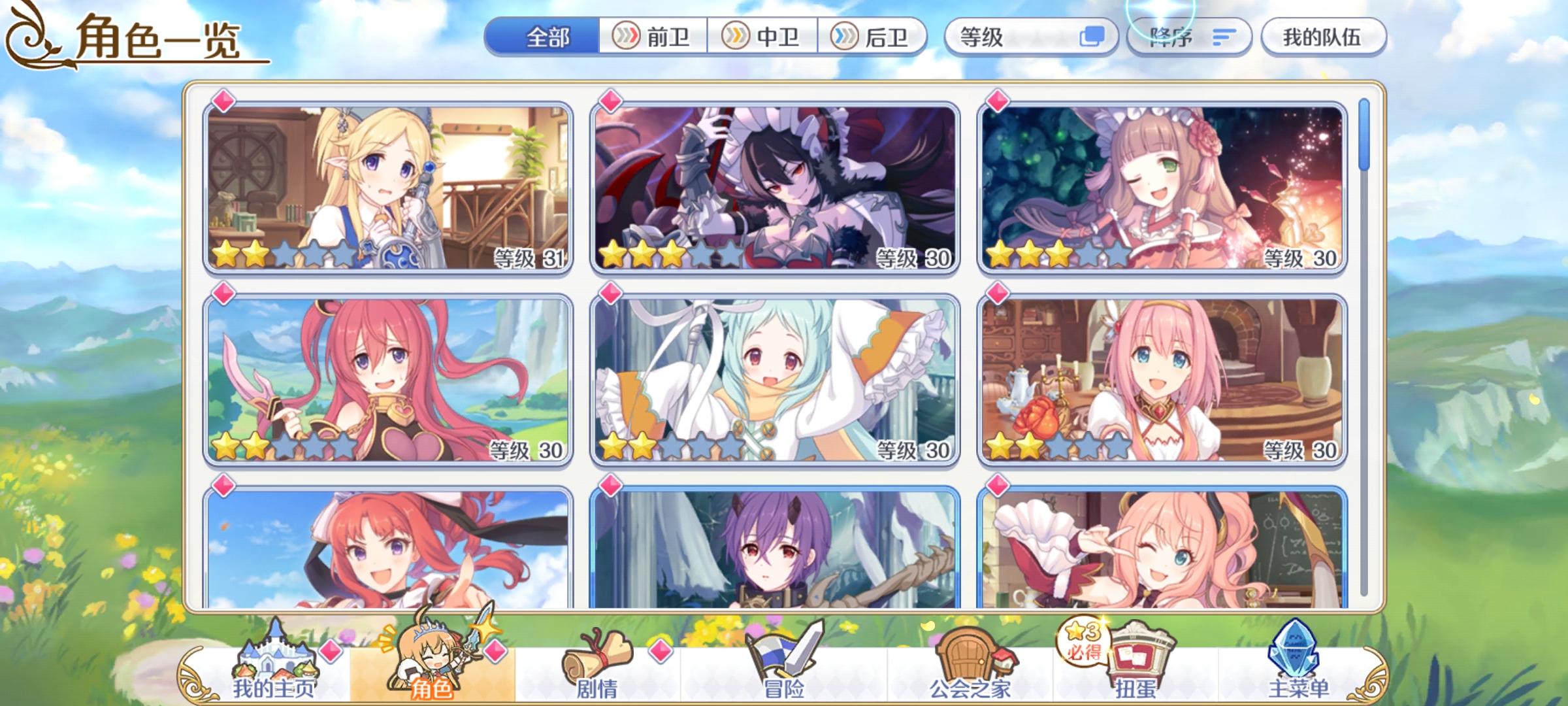This screenshot has width=1568, height=706.
Task: Select the 中卫 middle guard tab
Action: [x=762, y=38]
